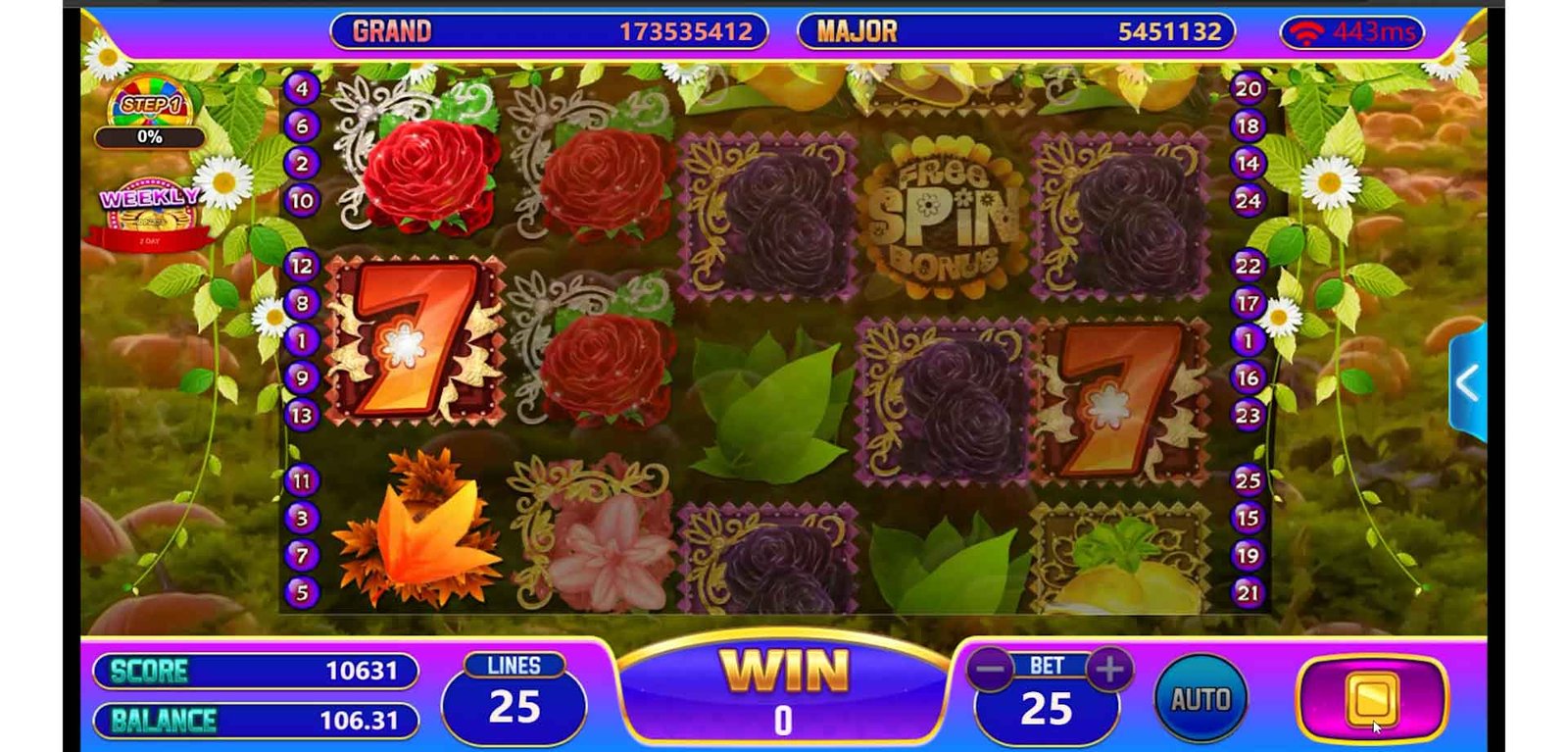Open the LINES selector showing 25

pos(514,698)
